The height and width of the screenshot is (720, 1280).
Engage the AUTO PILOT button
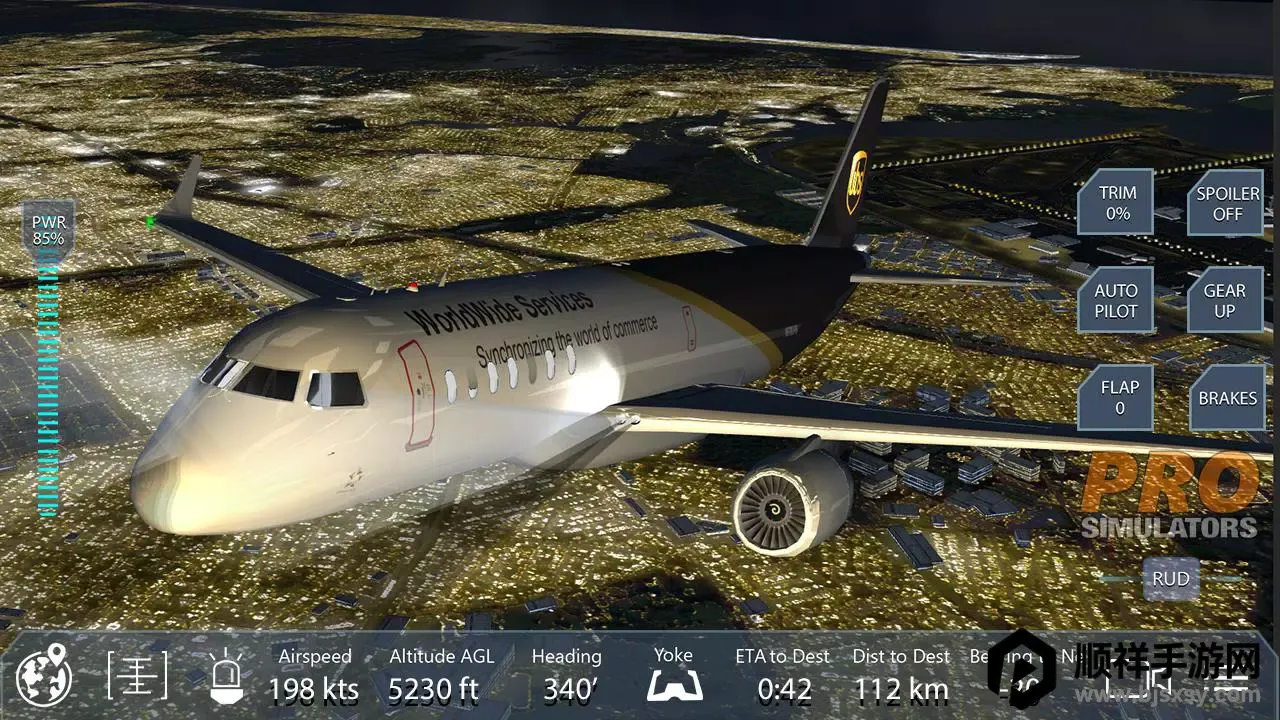point(1116,300)
